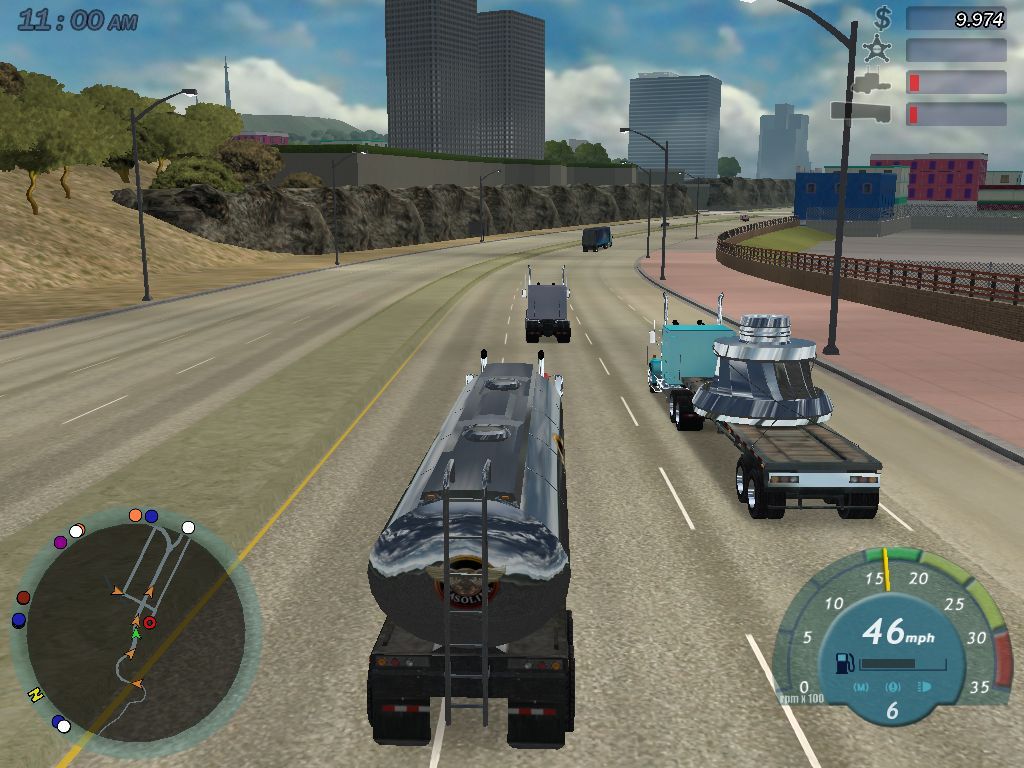The width and height of the screenshot is (1024, 768).
Task: Click the green player arrow on the minimap
Action: 136,633
